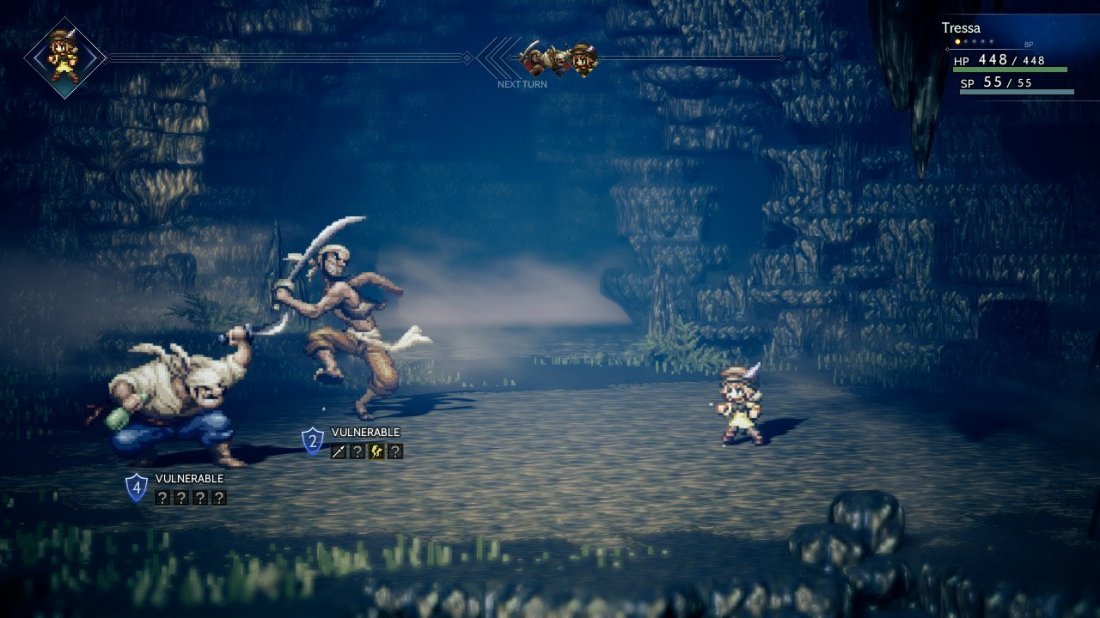Click the shield icon showing 4

click(x=136, y=487)
